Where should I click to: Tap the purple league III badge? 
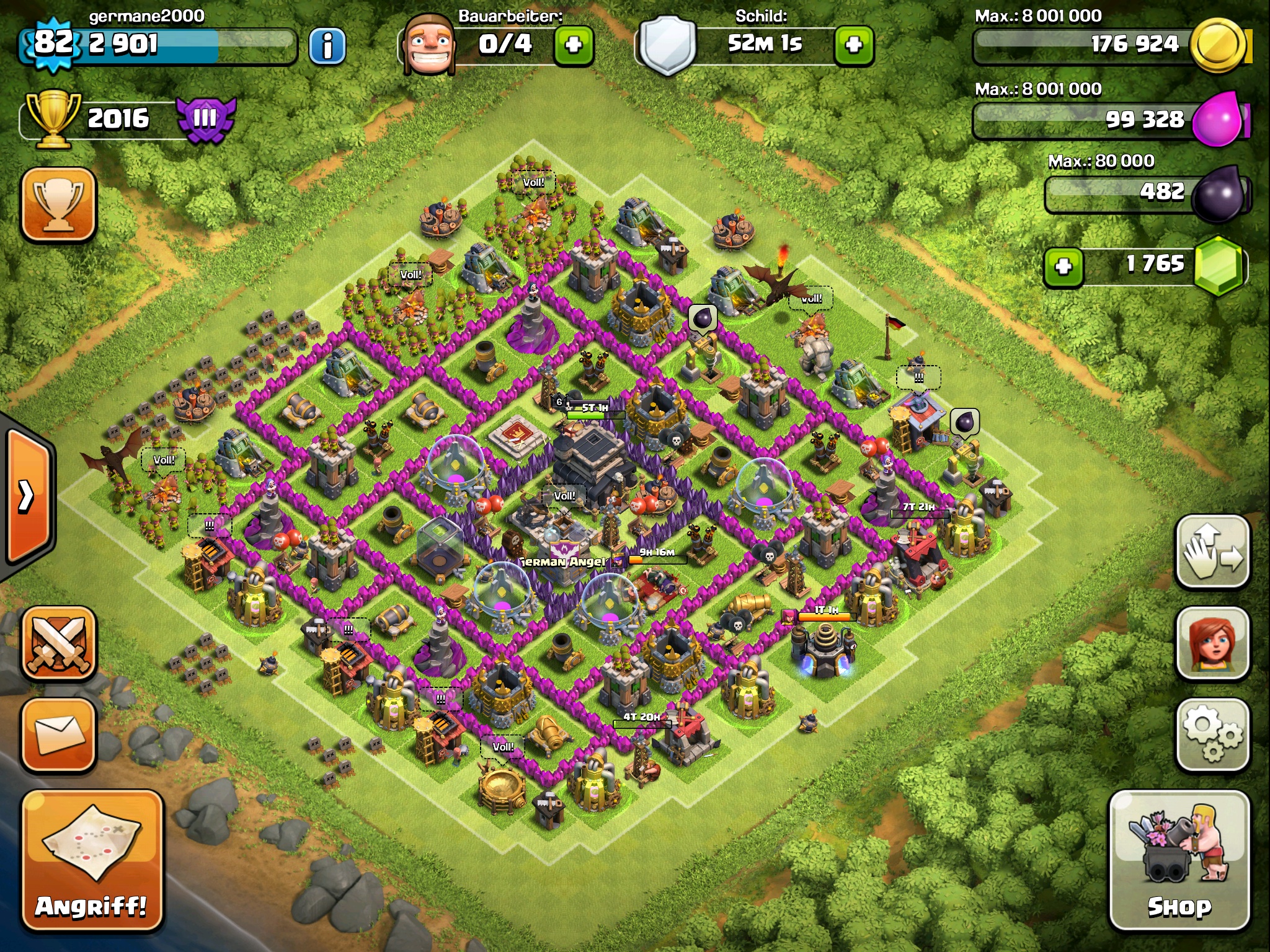pyautogui.click(x=205, y=118)
